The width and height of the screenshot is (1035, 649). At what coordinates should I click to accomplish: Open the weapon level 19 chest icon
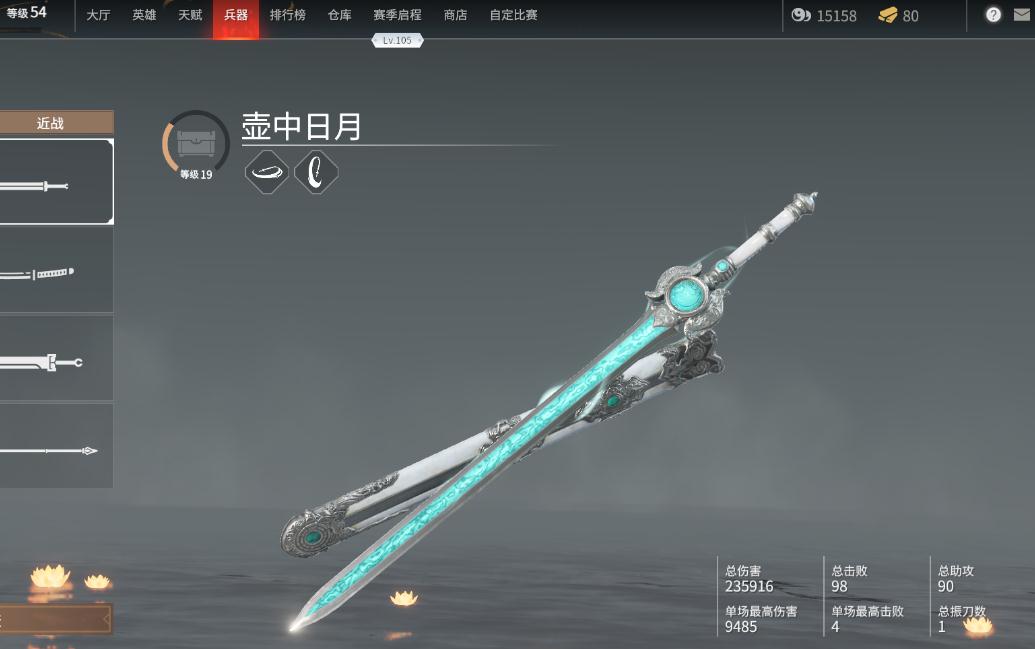click(196, 144)
